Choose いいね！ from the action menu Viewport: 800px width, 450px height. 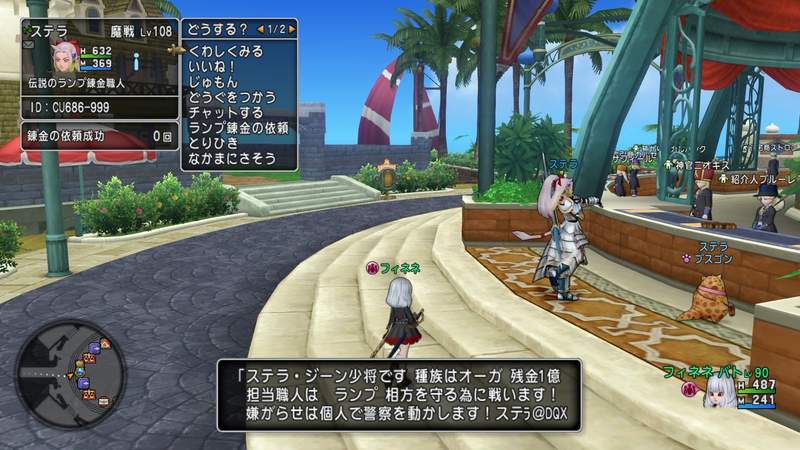coord(211,65)
